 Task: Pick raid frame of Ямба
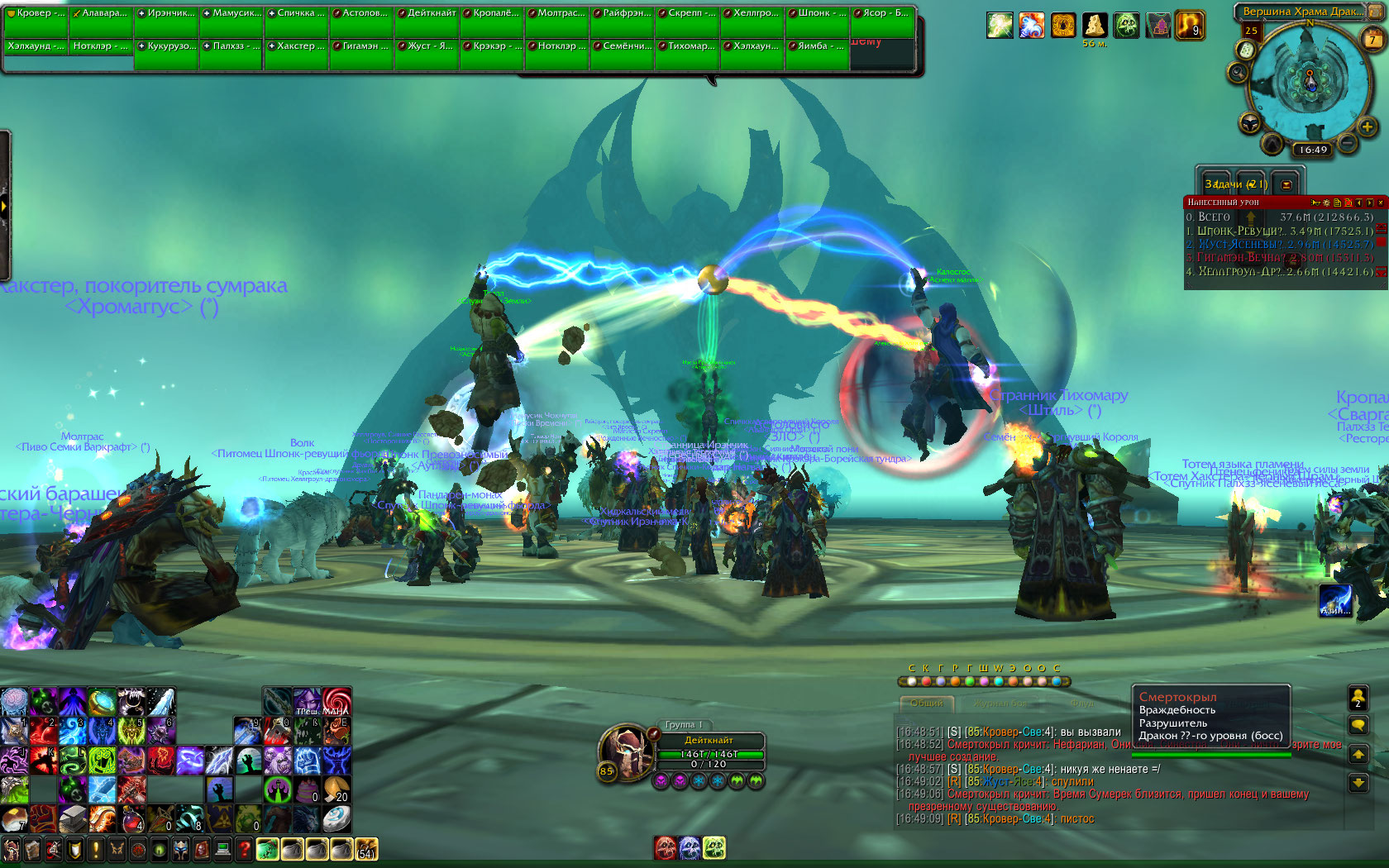(818, 46)
